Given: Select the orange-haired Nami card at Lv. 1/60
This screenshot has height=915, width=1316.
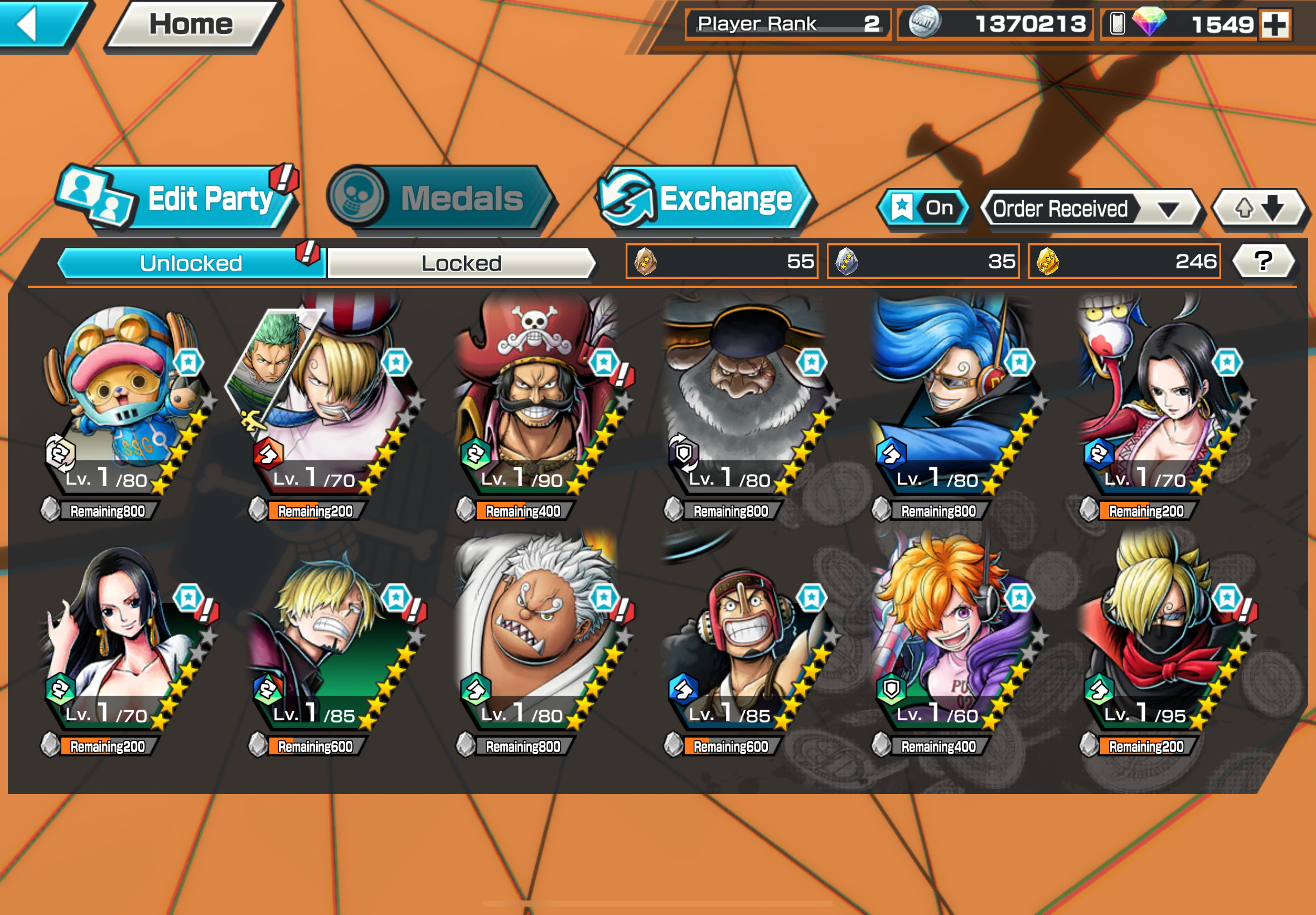Looking at the screenshot, I should pos(951,637).
